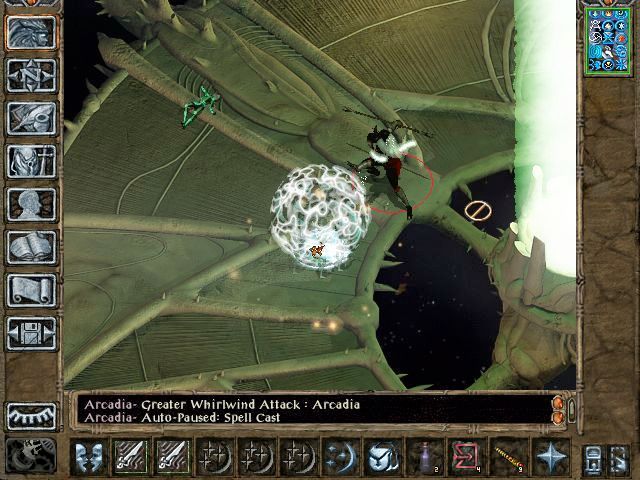Open the mage spellbook

tap(31, 247)
